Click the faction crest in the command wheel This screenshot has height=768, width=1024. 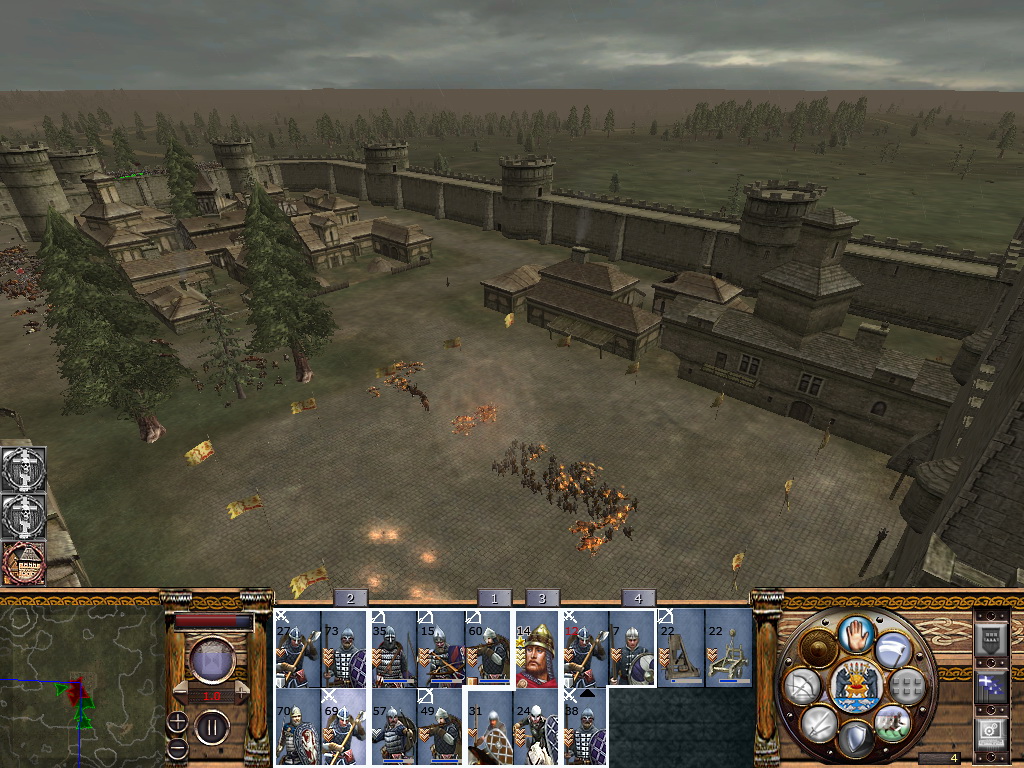[857, 685]
